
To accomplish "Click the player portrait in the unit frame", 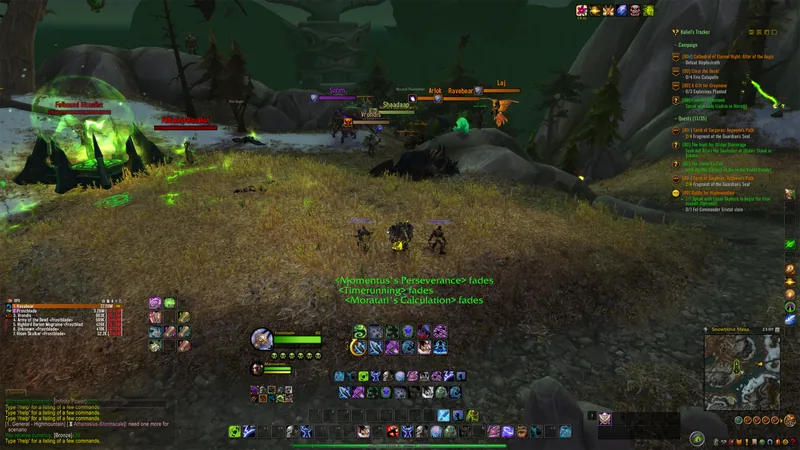I will [262, 339].
